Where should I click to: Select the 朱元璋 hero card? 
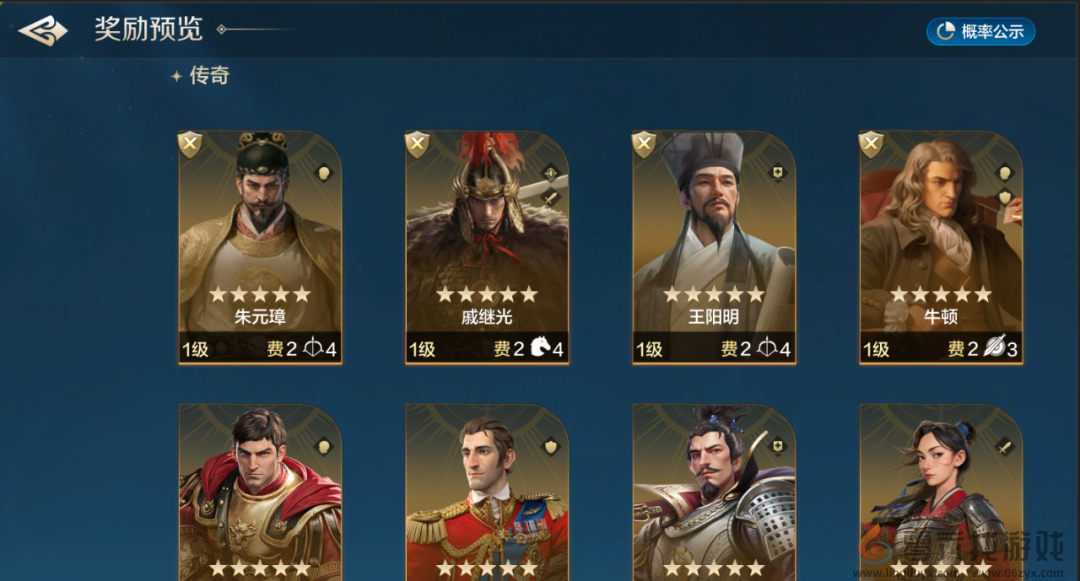coord(260,247)
